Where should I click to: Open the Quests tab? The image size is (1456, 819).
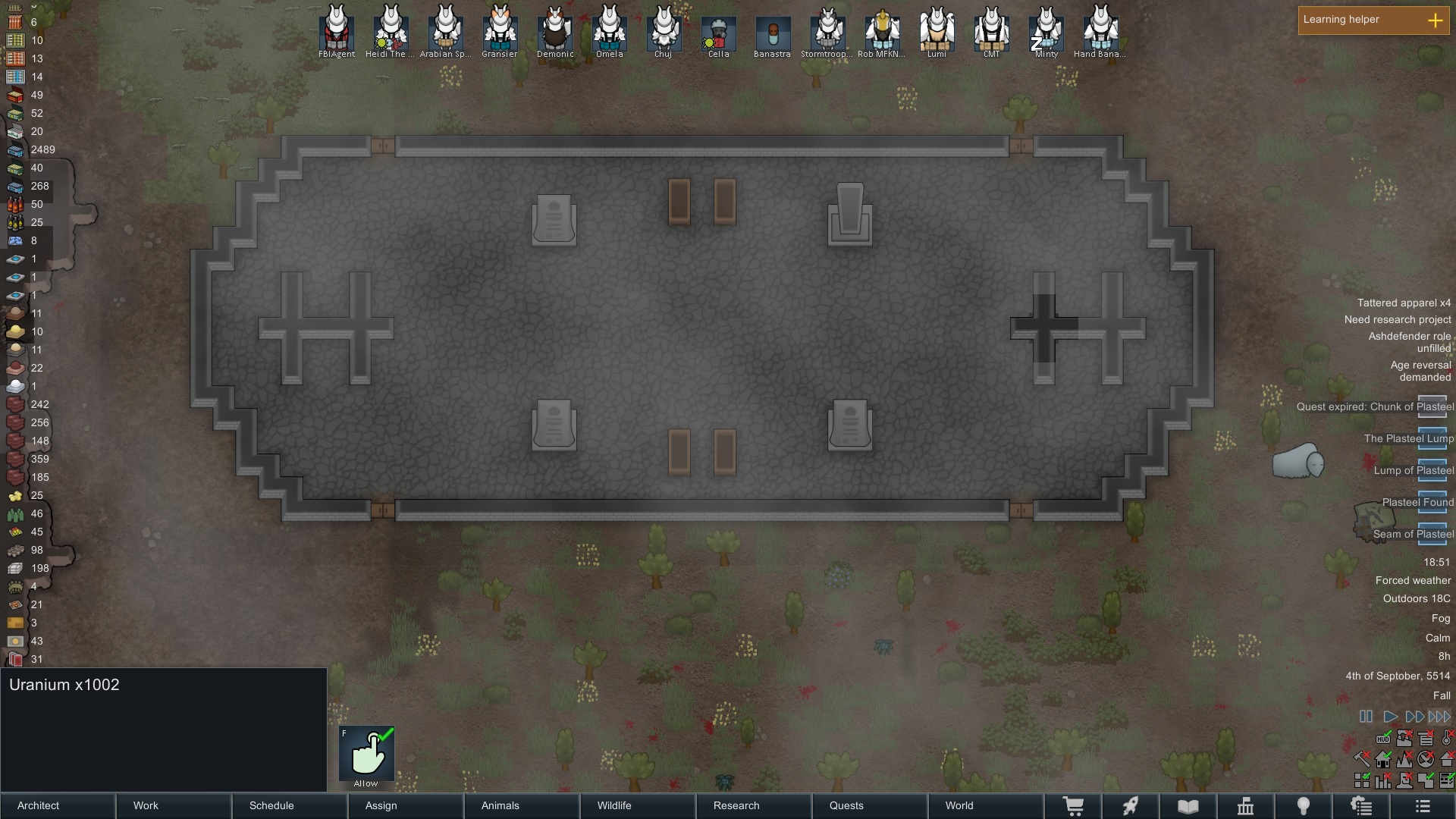870,805
